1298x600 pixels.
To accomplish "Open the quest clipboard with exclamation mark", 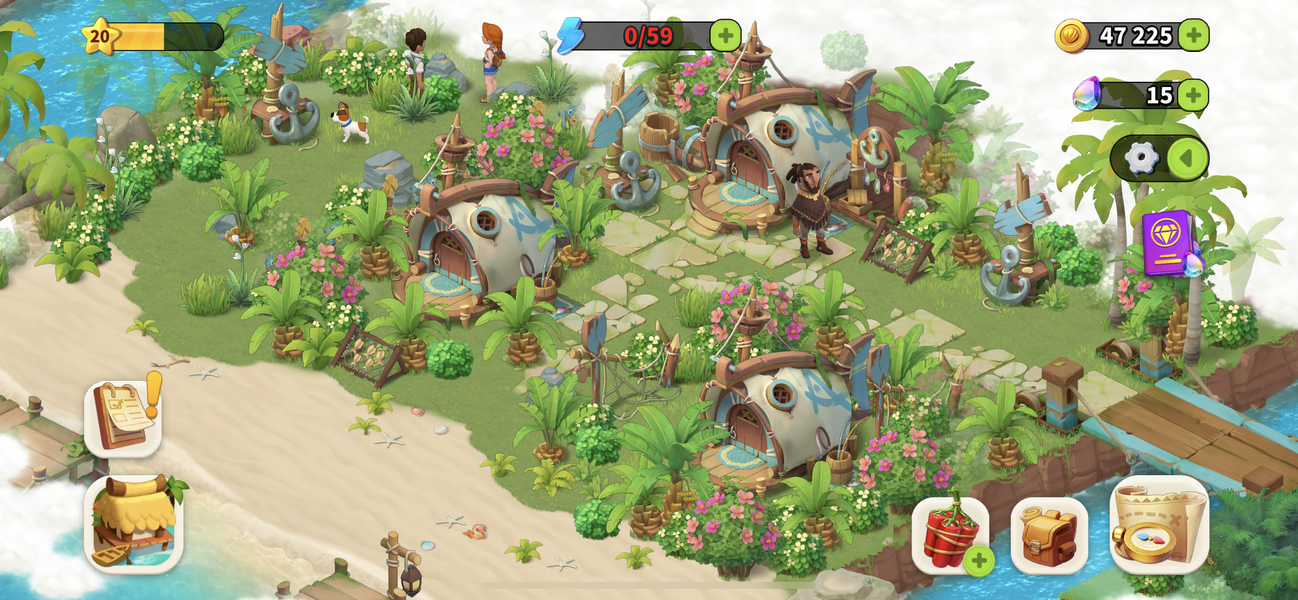I will [124, 417].
